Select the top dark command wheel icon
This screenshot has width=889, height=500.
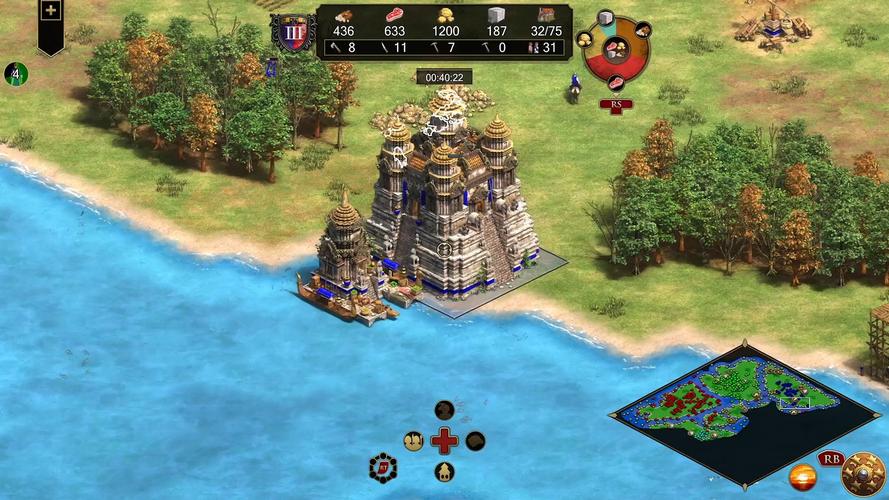point(444,410)
